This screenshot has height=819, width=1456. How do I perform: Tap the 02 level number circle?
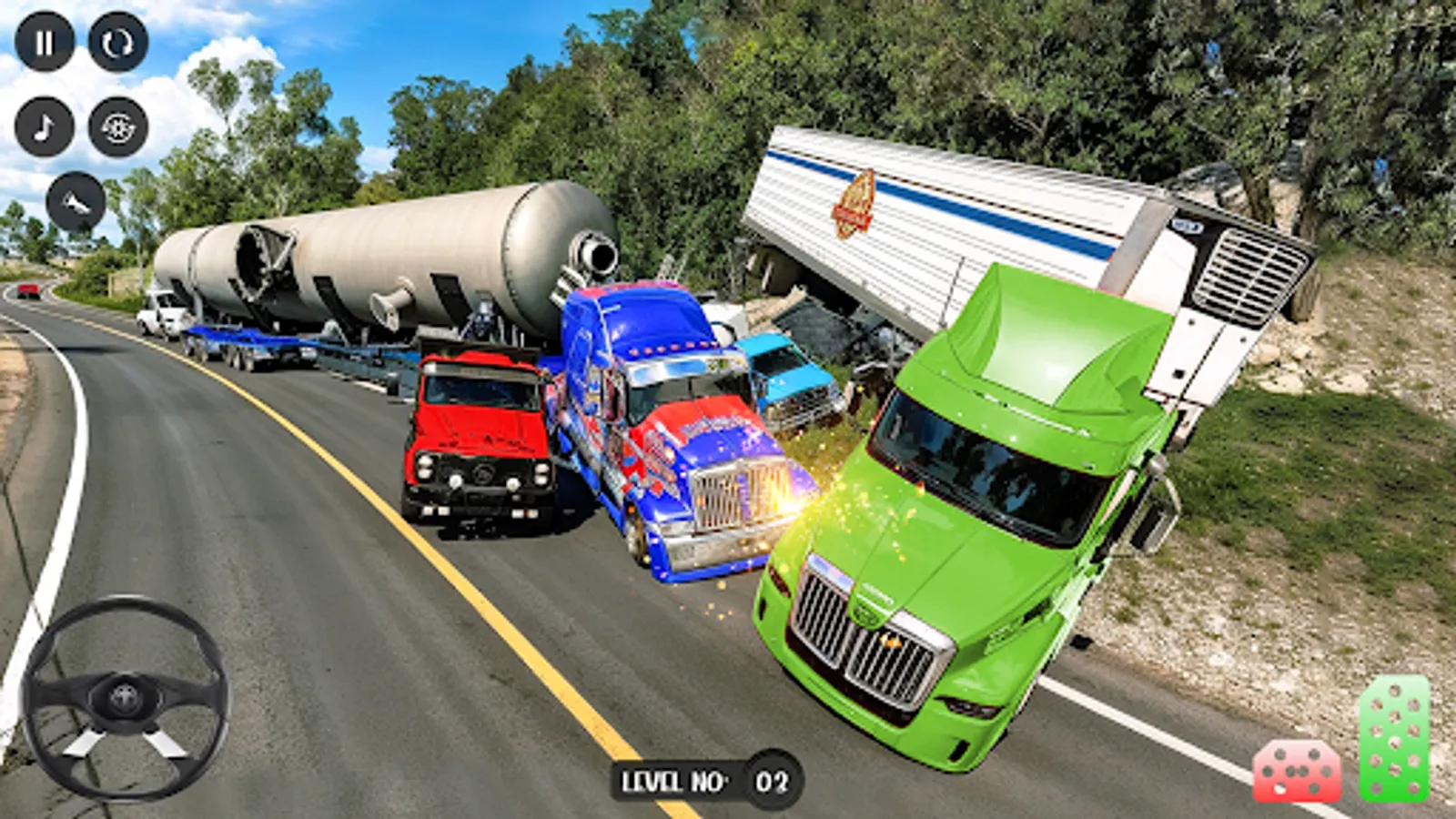pos(769,781)
